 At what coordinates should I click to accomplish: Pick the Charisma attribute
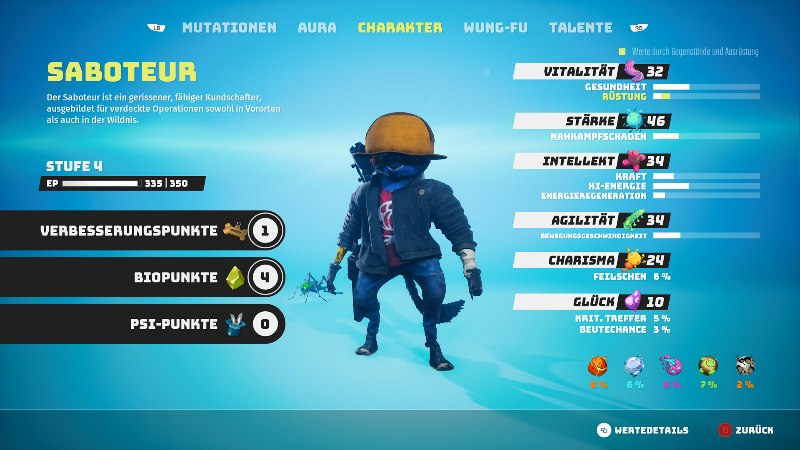(589, 260)
